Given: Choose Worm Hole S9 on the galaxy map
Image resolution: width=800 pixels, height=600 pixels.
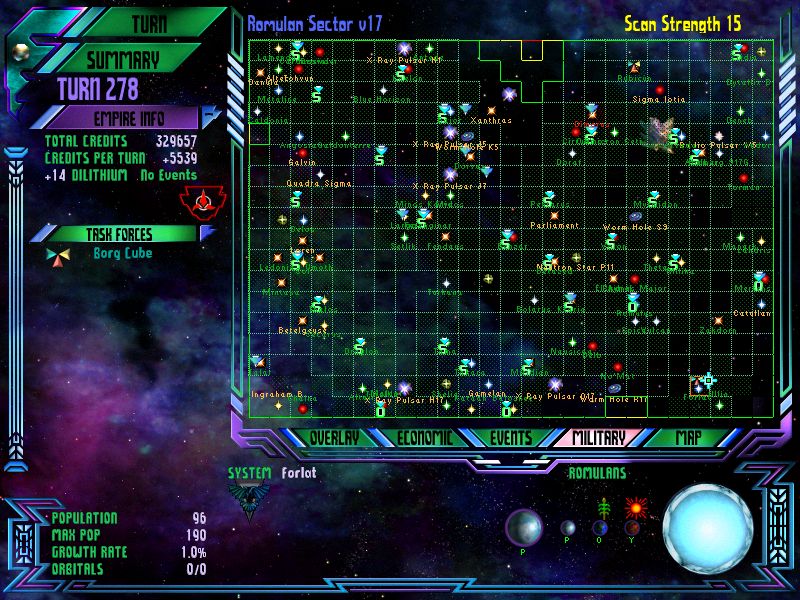Looking at the screenshot, I should coord(636,216).
